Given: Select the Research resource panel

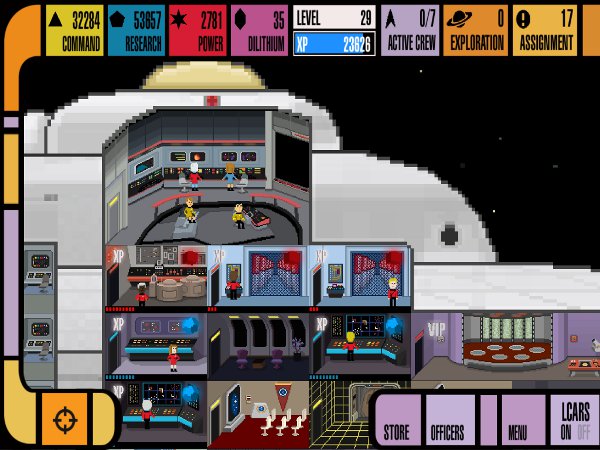Looking at the screenshot, I should coord(135,30).
